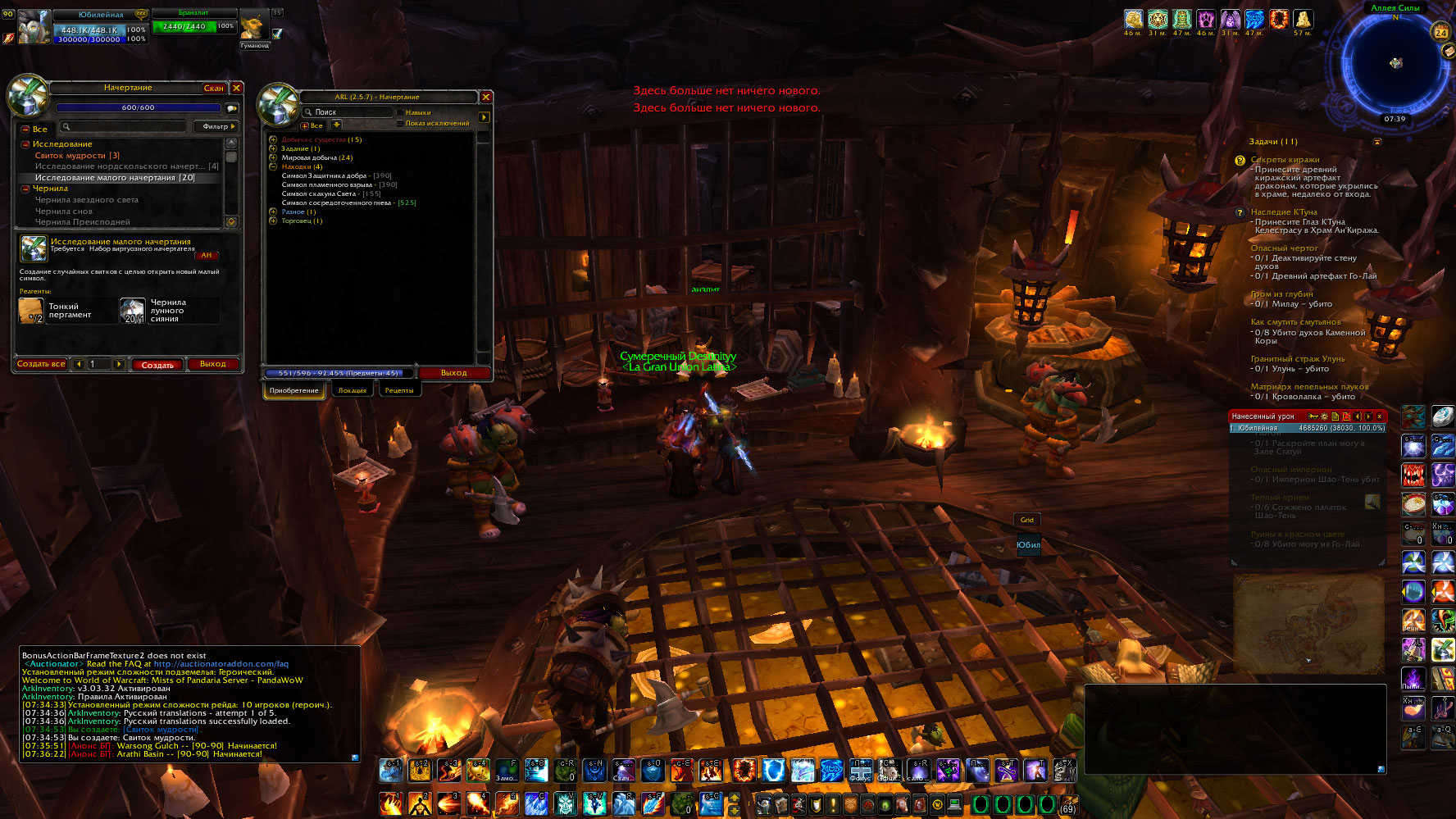
Task: Click the Секреты киражи quest in tracker
Action: (1285, 160)
